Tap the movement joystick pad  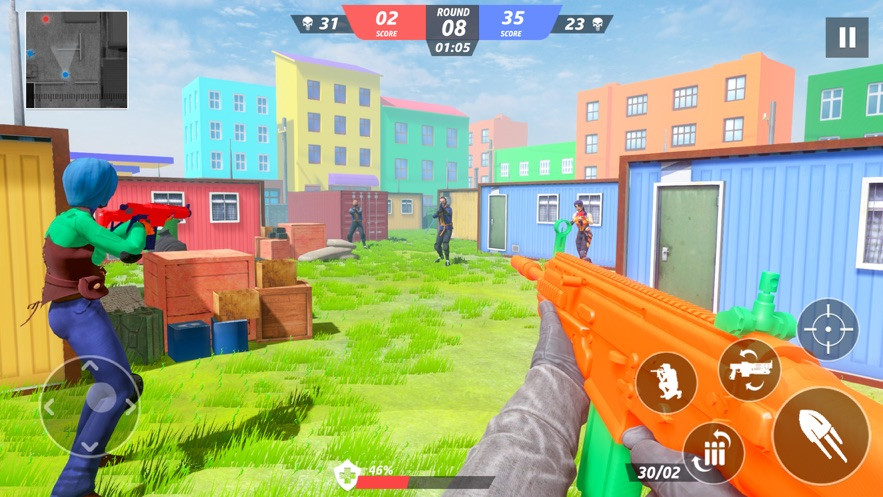pyautogui.click(x=90, y=405)
